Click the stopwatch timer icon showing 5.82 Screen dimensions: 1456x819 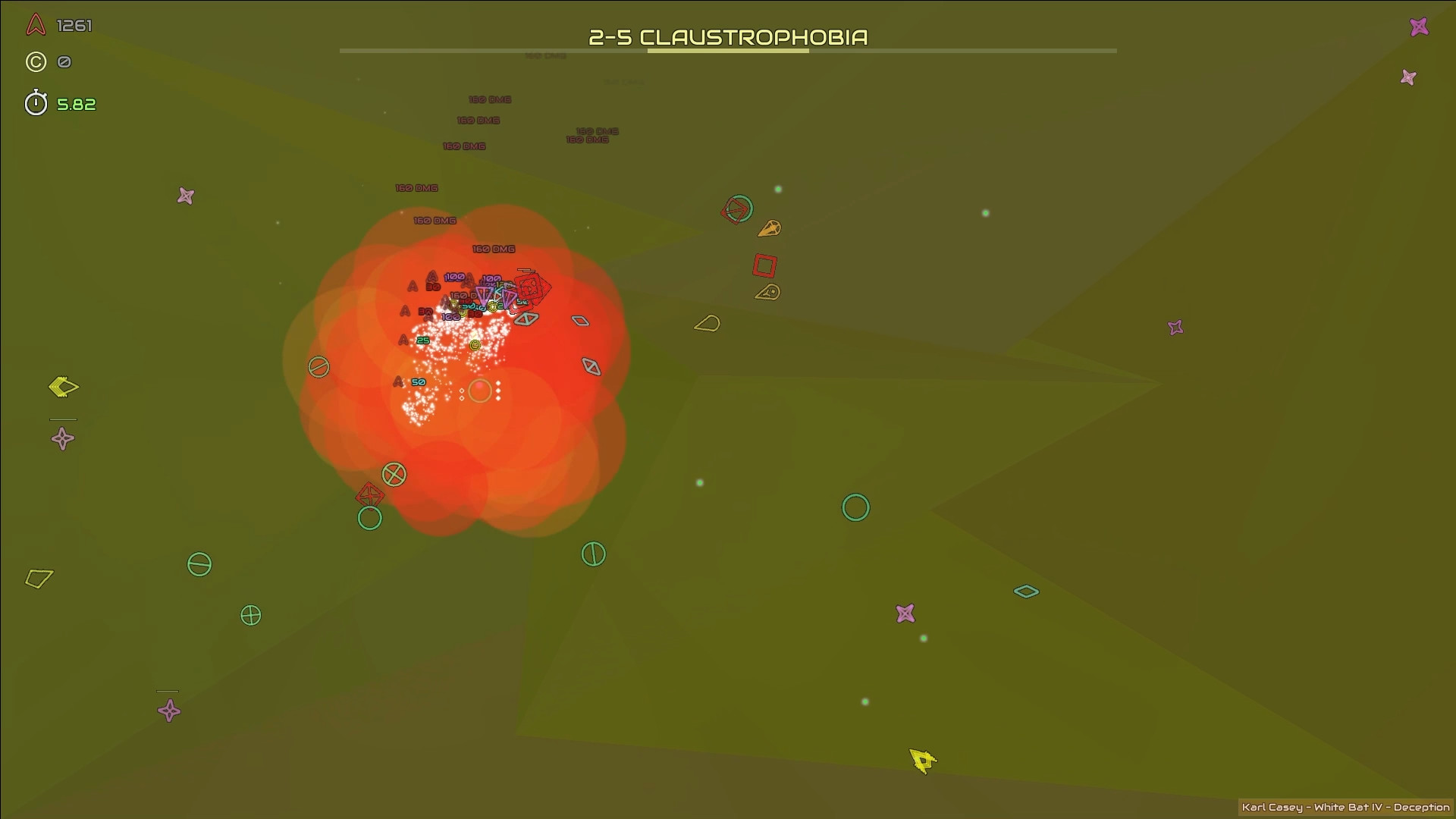pyautogui.click(x=35, y=104)
